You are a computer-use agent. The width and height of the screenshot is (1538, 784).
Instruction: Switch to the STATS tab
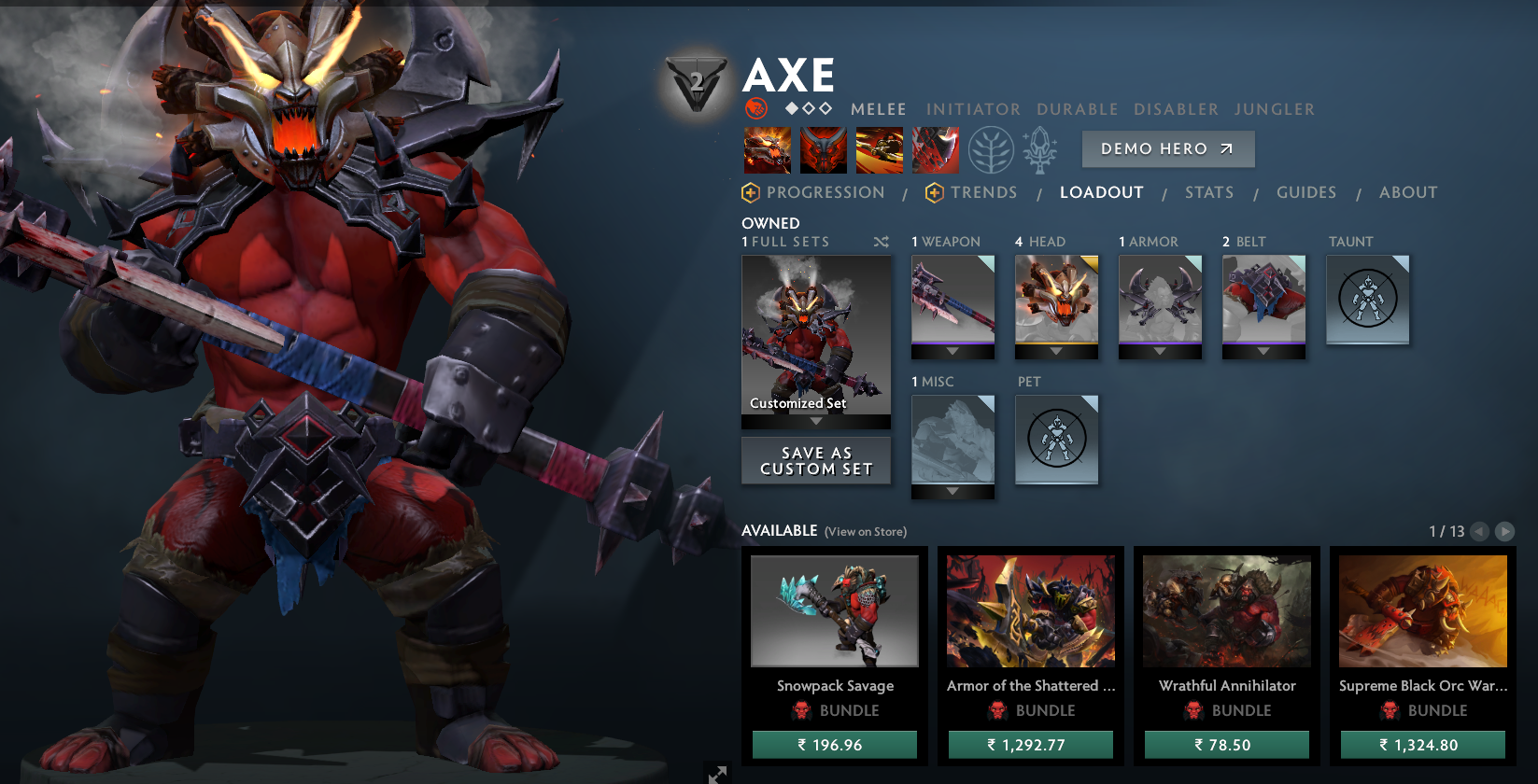coord(1208,192)
